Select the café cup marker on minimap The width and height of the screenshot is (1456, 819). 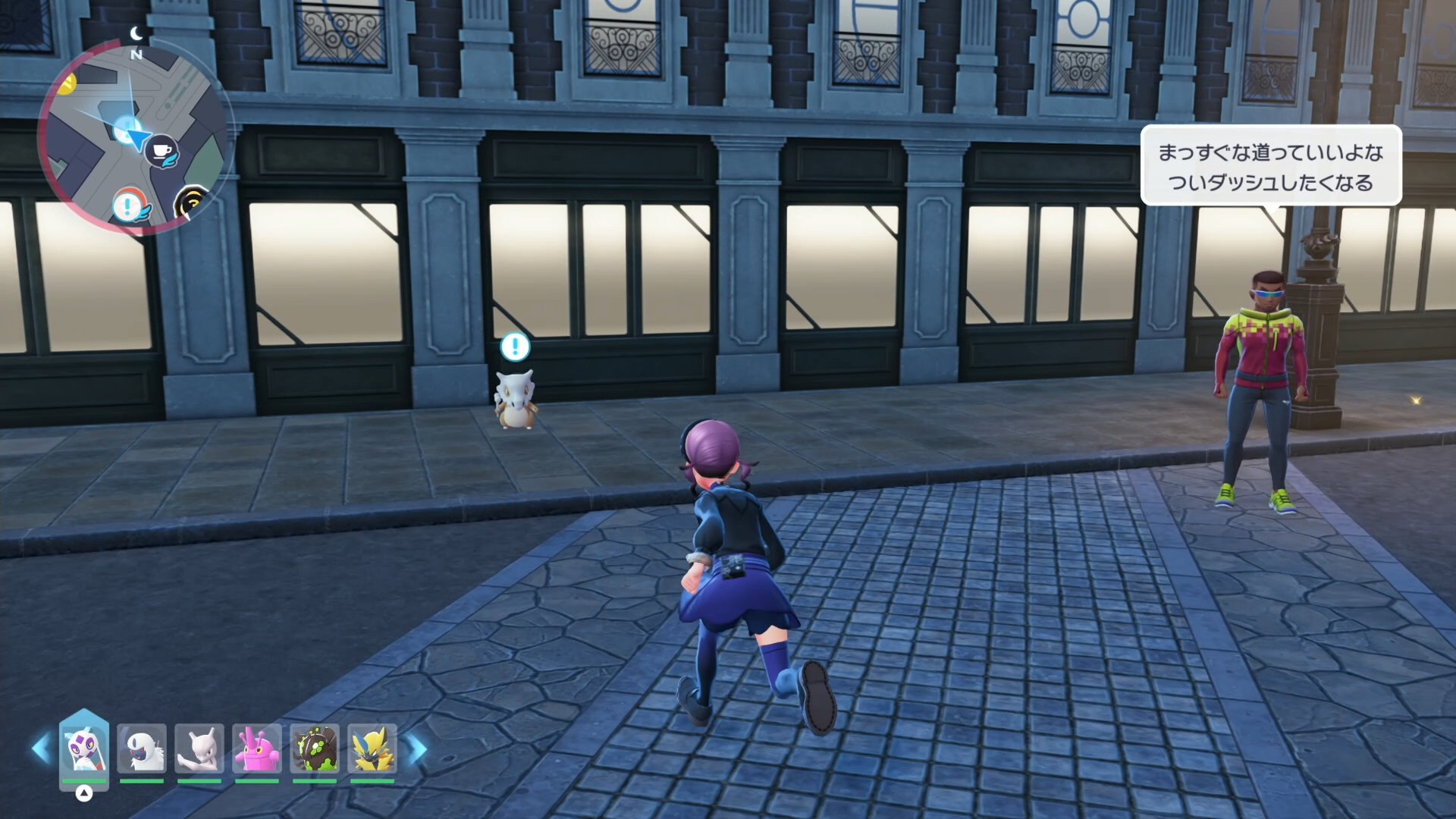tap(162, 152)
